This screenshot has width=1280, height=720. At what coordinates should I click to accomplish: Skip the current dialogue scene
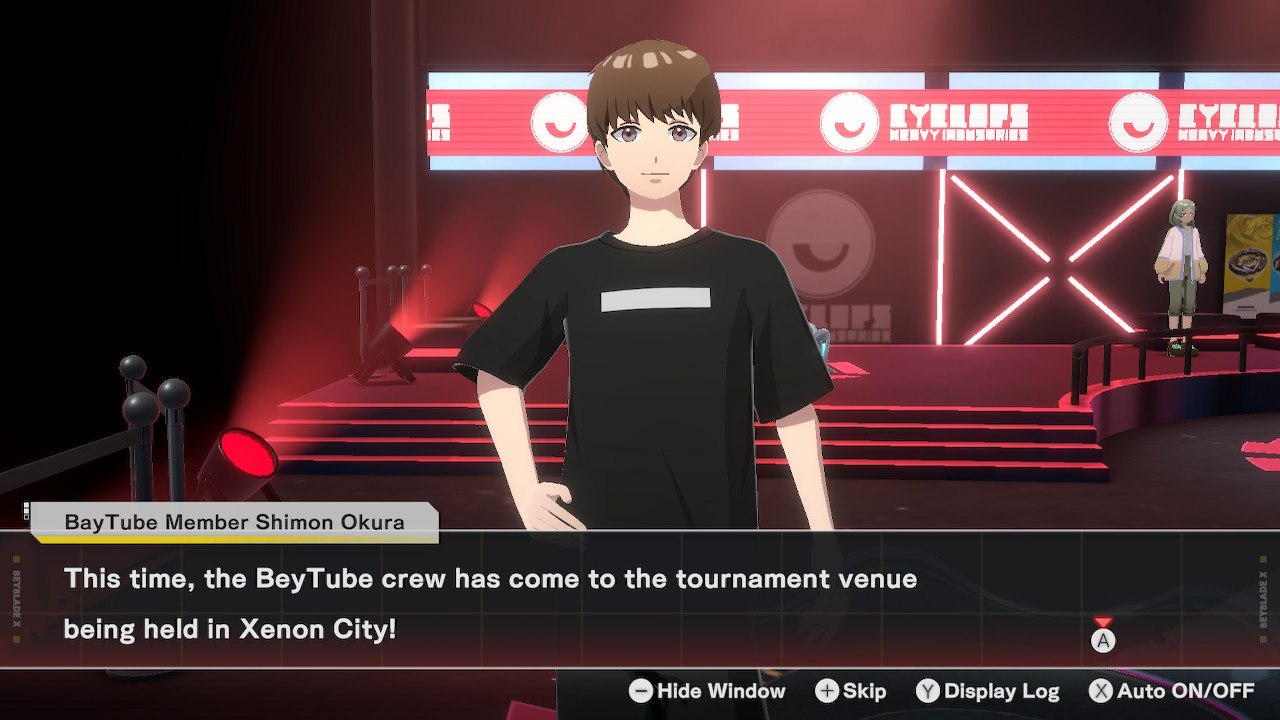coord(851,691)
